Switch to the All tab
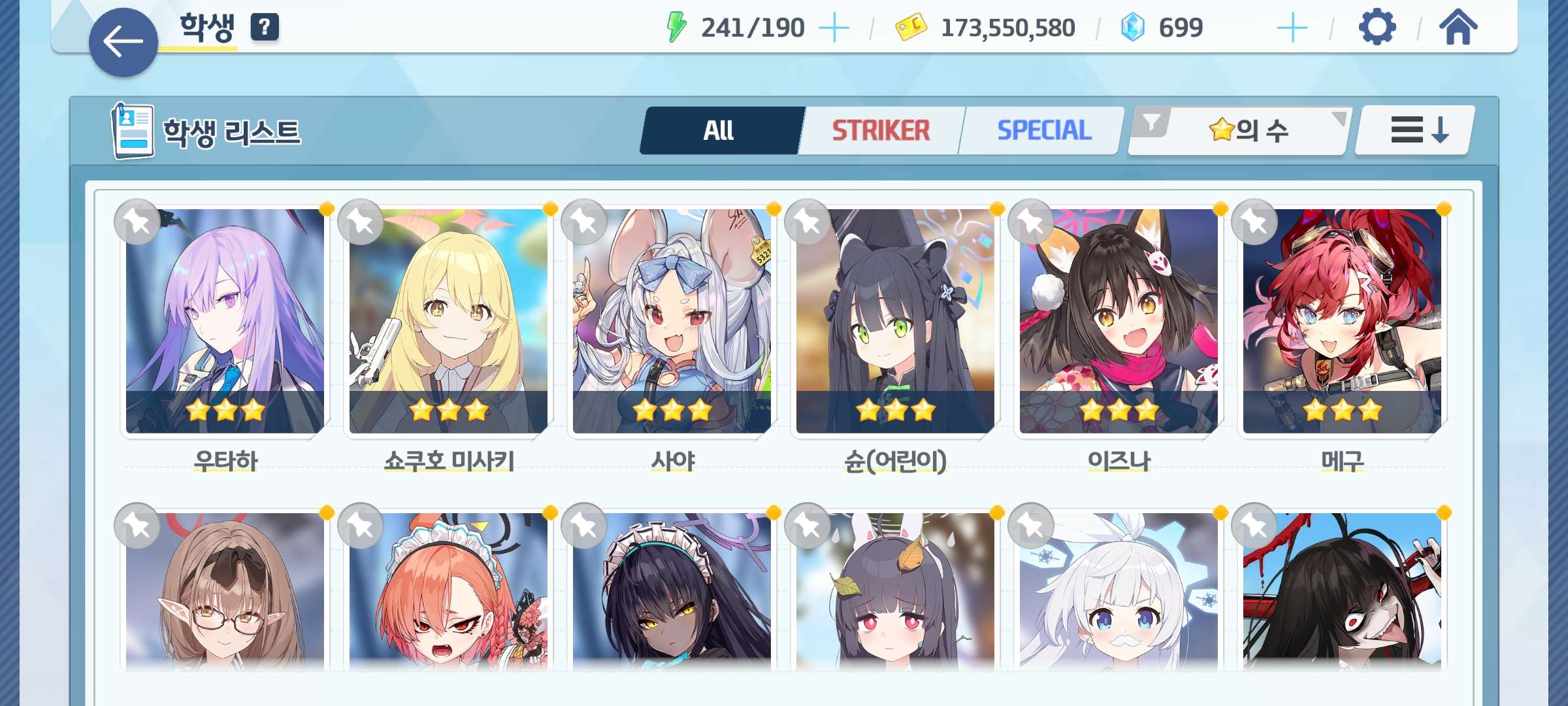Screen dimensions: 1568x706 720,131
